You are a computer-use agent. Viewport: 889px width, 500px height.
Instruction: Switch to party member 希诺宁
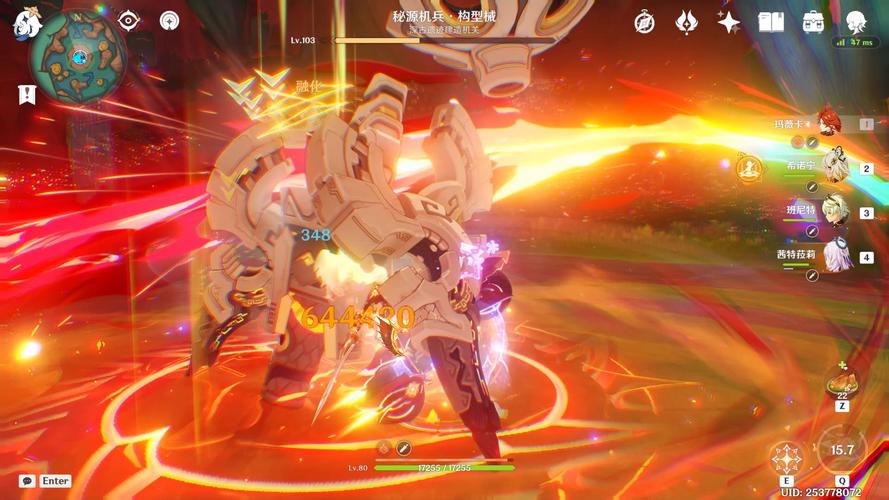(834, 167)
